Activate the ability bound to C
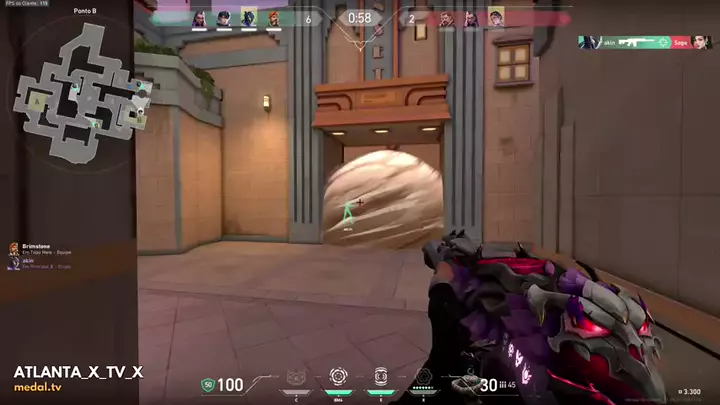This screenshot has width=720, height=405. click(x=296, y=378)
